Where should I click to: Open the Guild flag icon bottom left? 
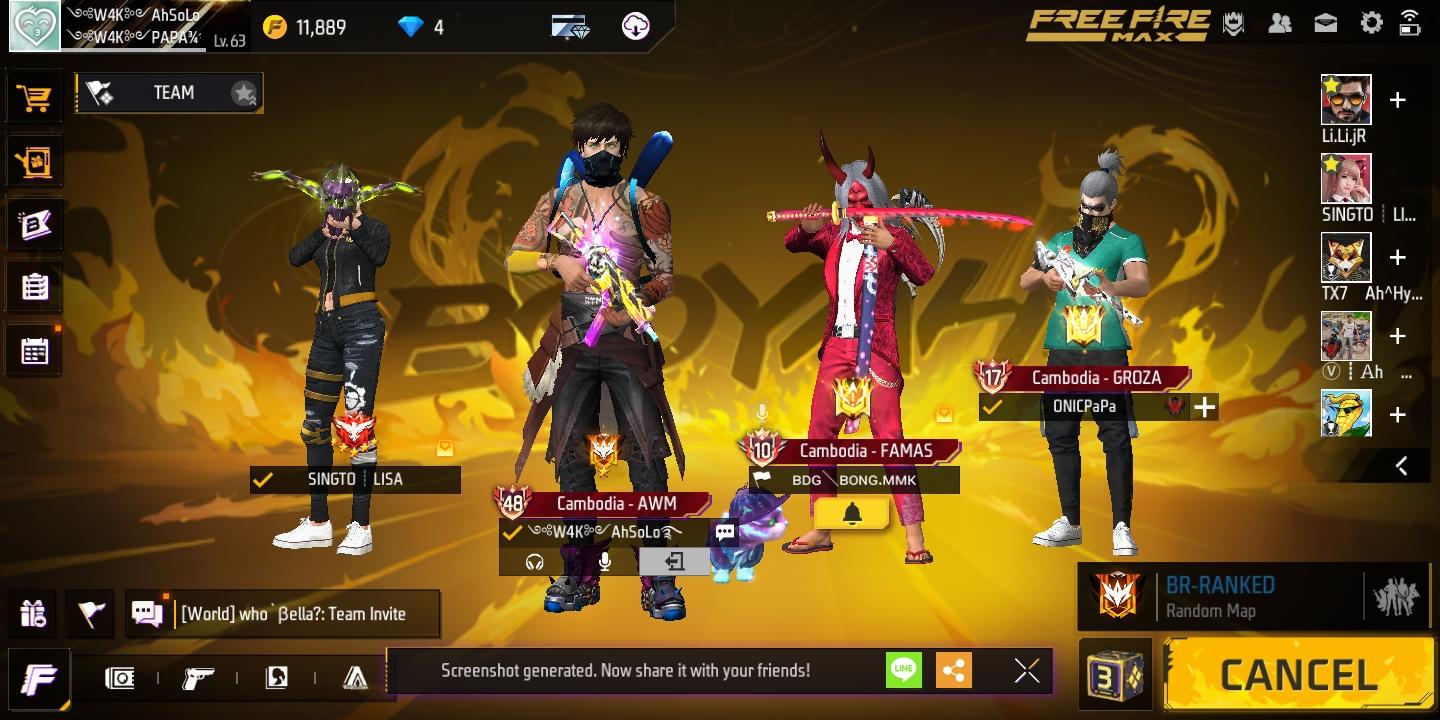(x=89, y=613)
